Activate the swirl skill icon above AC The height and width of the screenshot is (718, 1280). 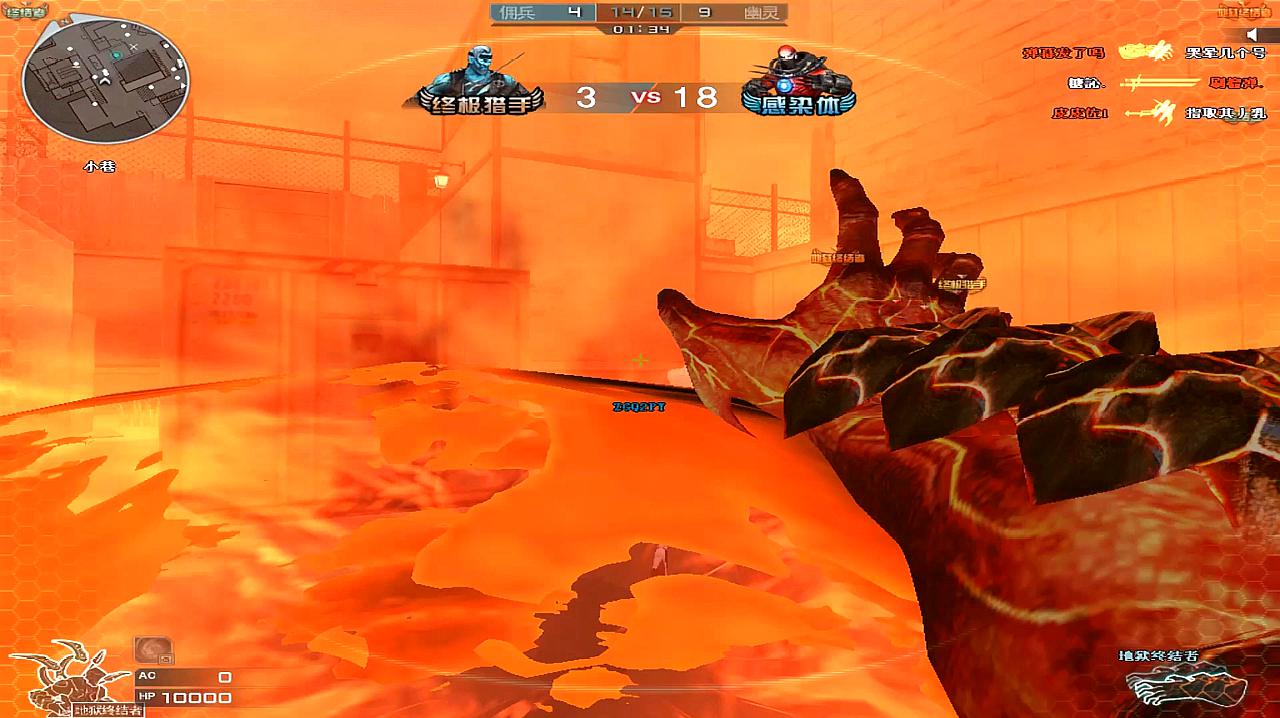pos(153,650)
